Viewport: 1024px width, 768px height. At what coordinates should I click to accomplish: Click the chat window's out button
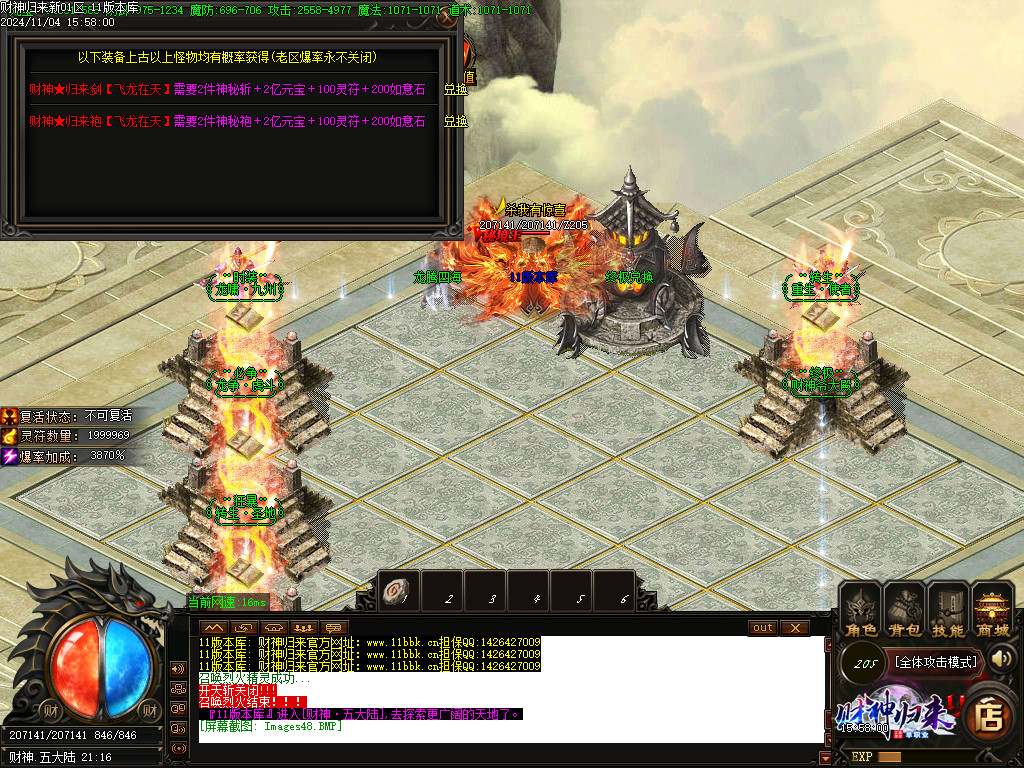pos(763,628)
